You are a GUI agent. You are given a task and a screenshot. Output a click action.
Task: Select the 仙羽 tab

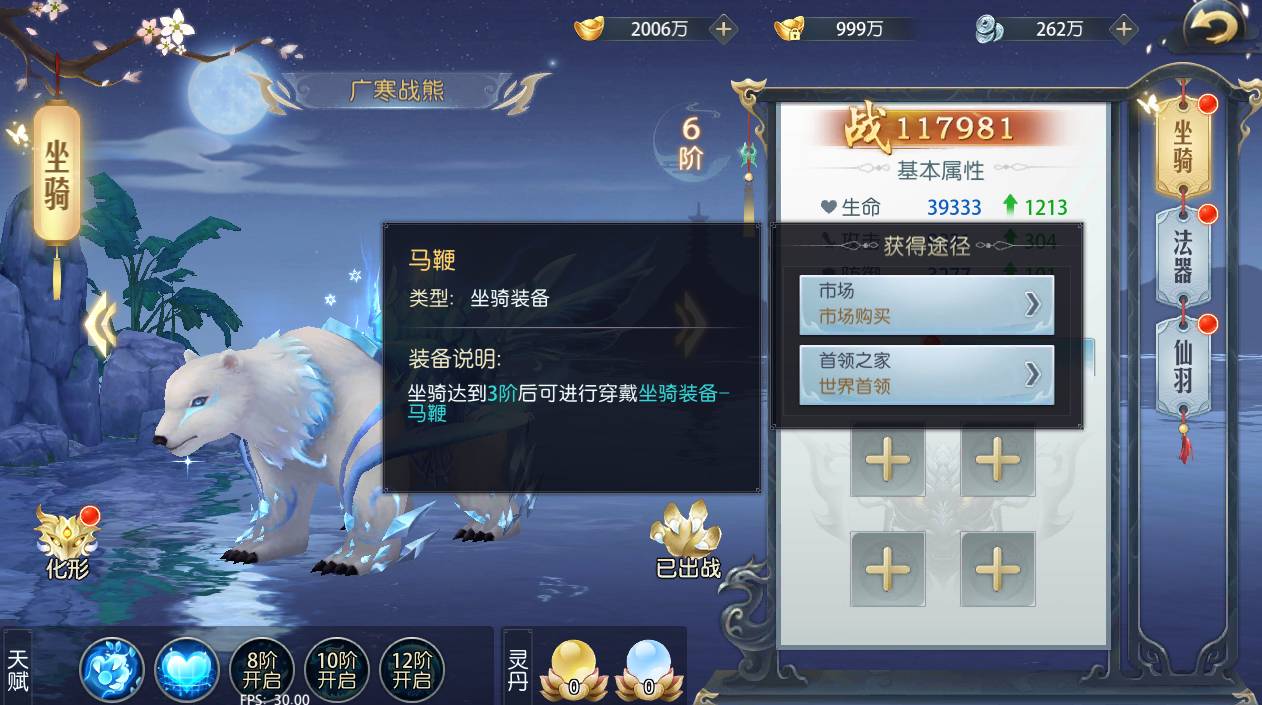[x=1183, y=365]
